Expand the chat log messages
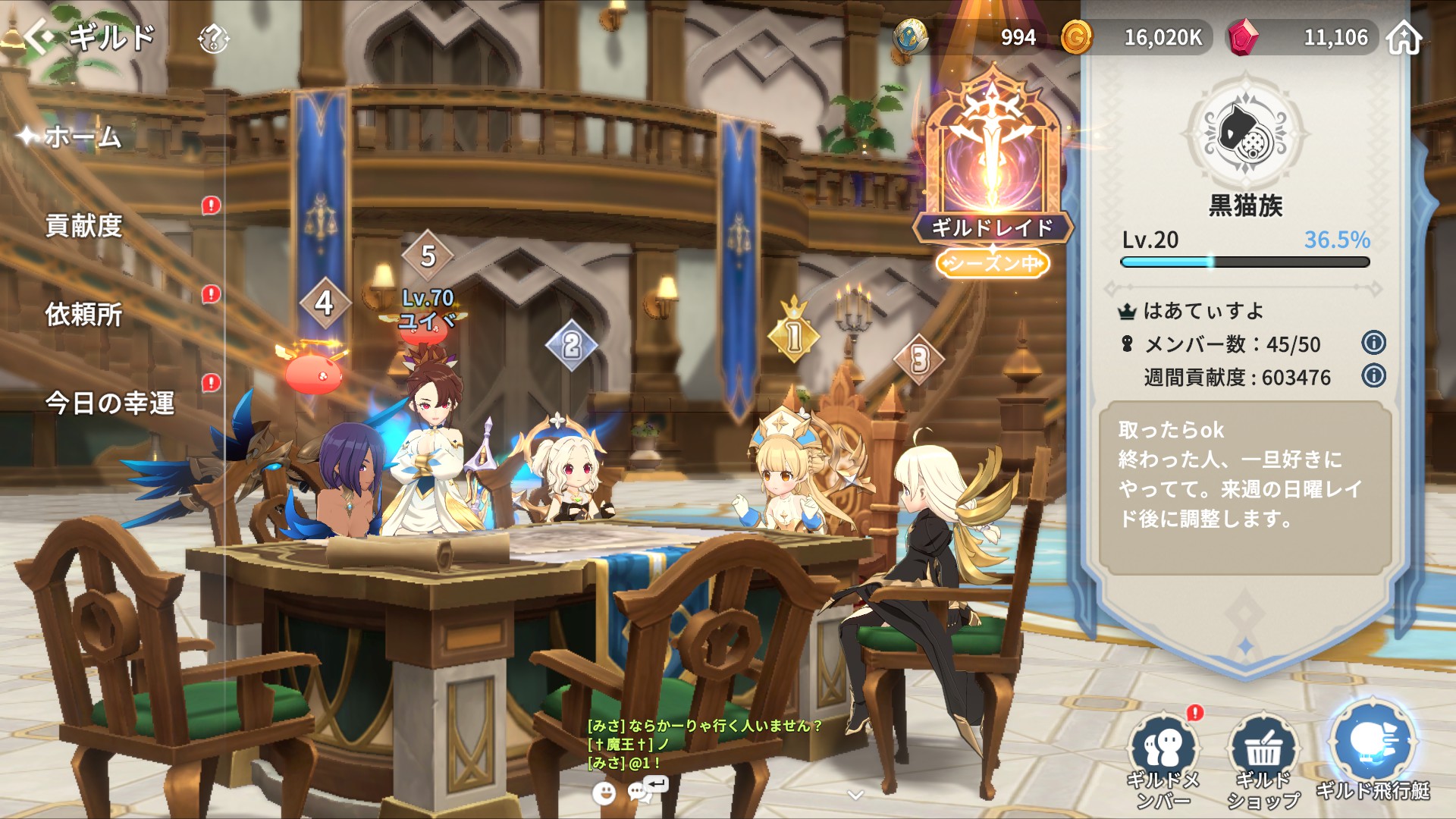 tap(704, 744)
